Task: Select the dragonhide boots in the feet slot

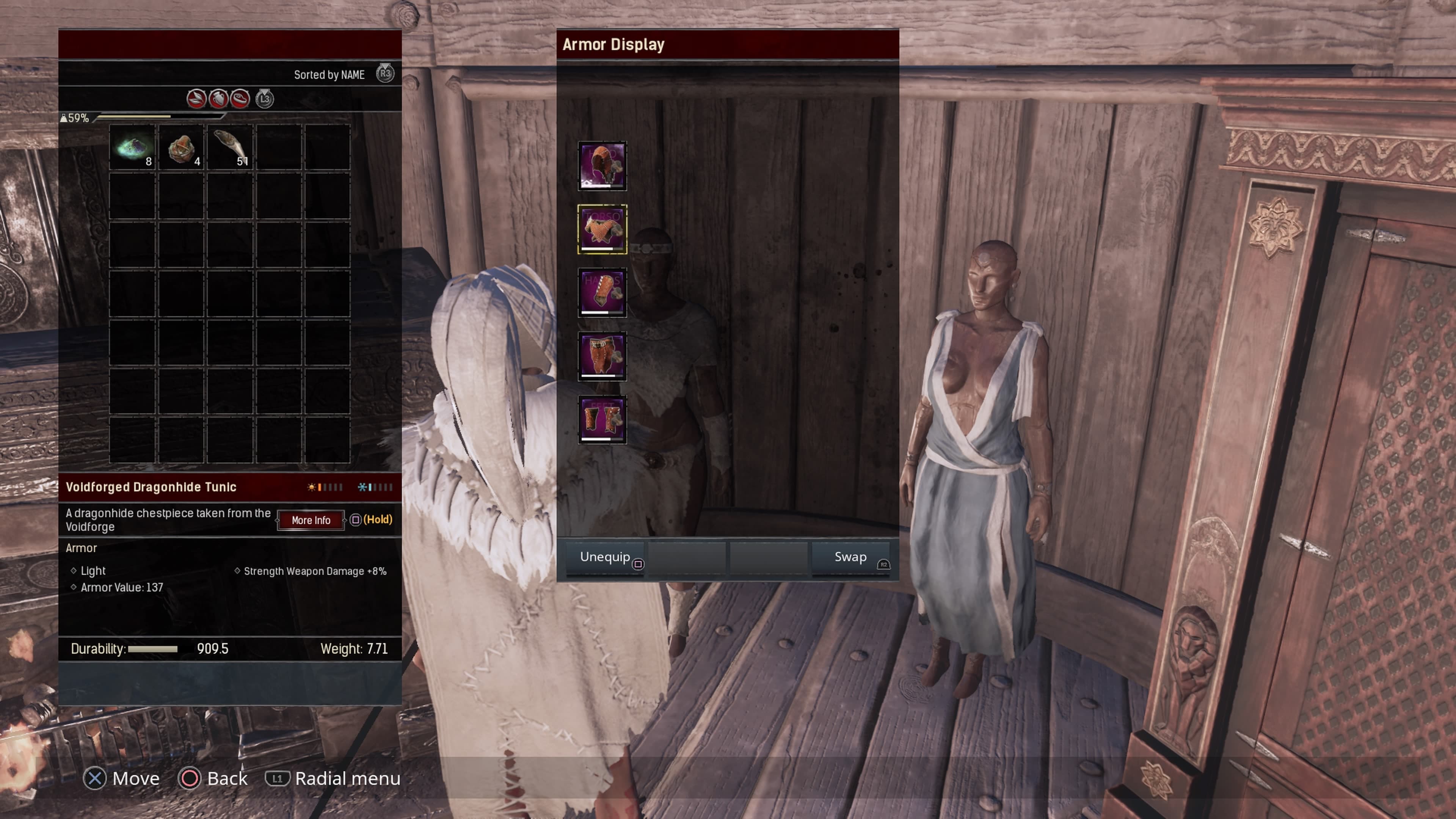Action: (602, 419)
